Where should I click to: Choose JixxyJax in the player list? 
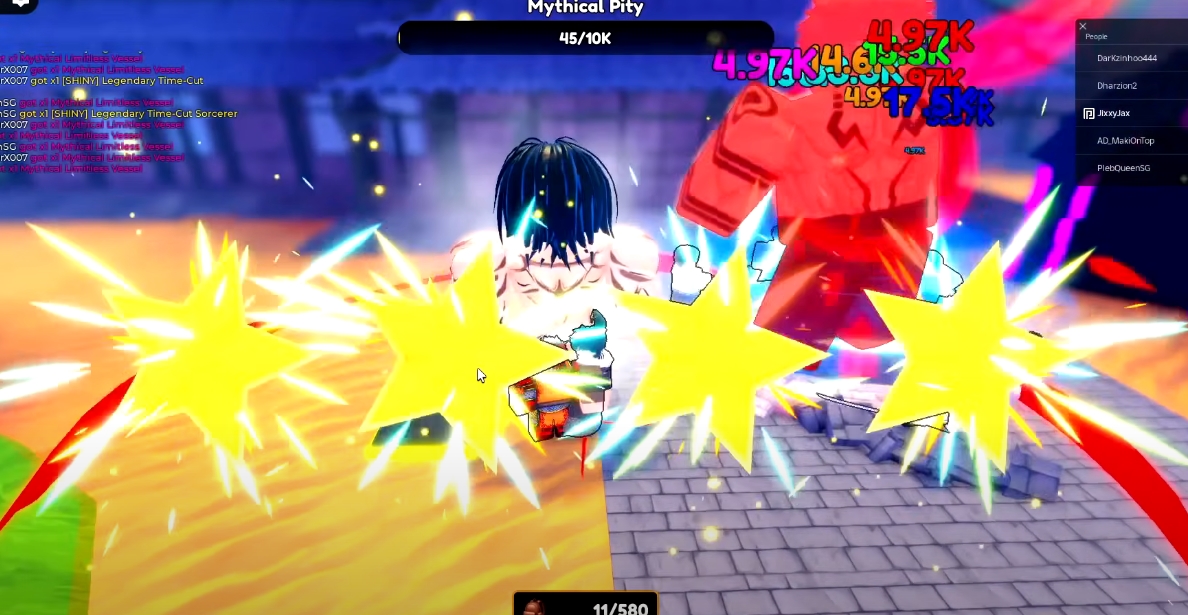[1113, 113]
